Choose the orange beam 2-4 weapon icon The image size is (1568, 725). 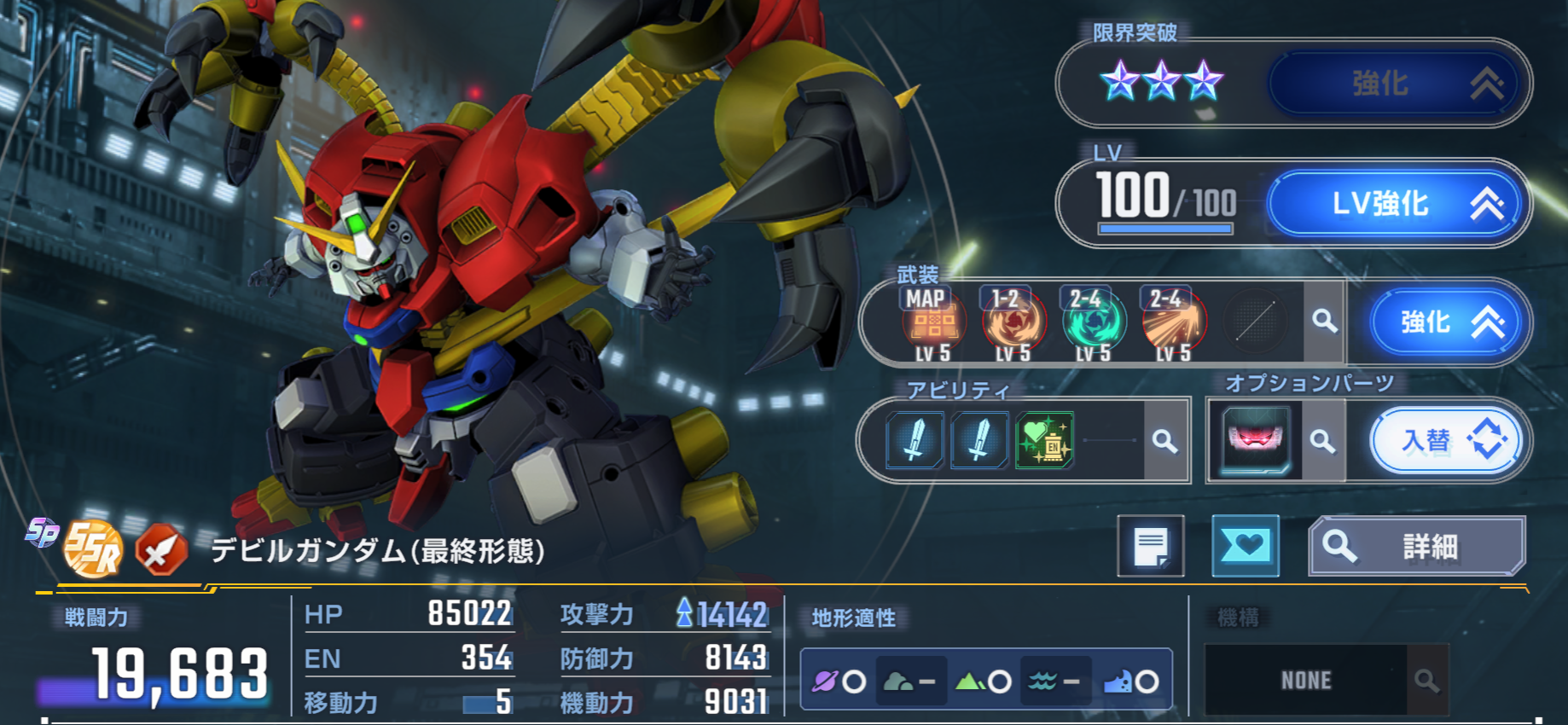[1173, 324]
